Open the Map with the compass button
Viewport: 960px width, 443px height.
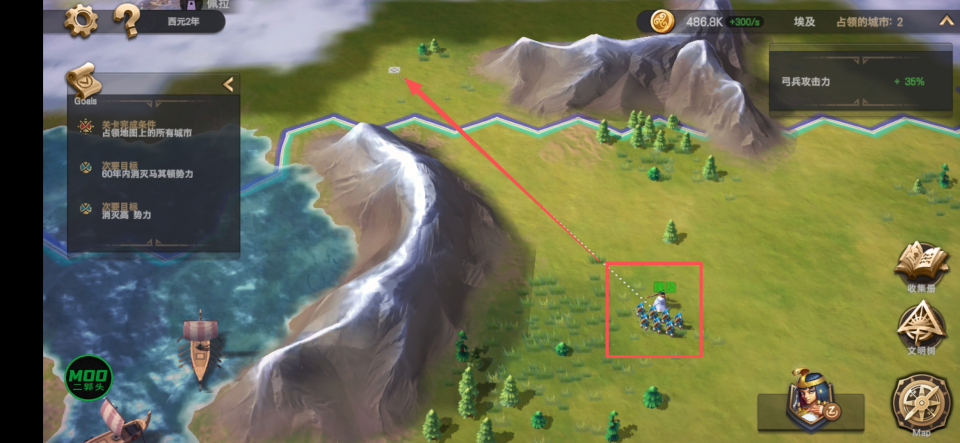click(921, 403)
